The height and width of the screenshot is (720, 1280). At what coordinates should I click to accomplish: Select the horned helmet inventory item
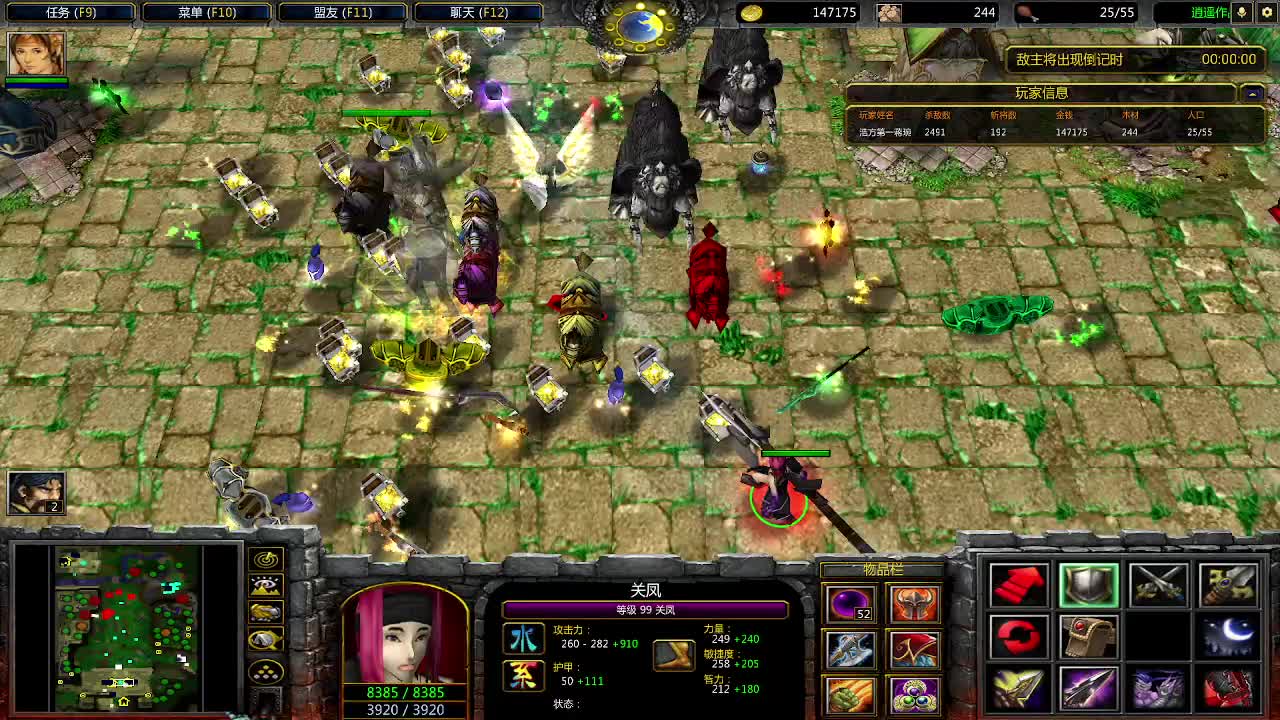pyautogui.click(x=914, y=603)
